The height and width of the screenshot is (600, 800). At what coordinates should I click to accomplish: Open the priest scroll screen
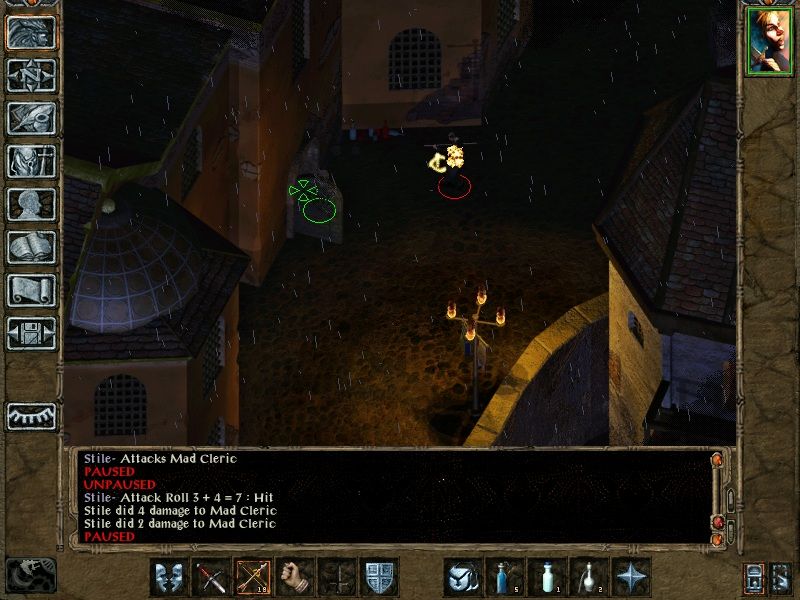click(31, 290)
